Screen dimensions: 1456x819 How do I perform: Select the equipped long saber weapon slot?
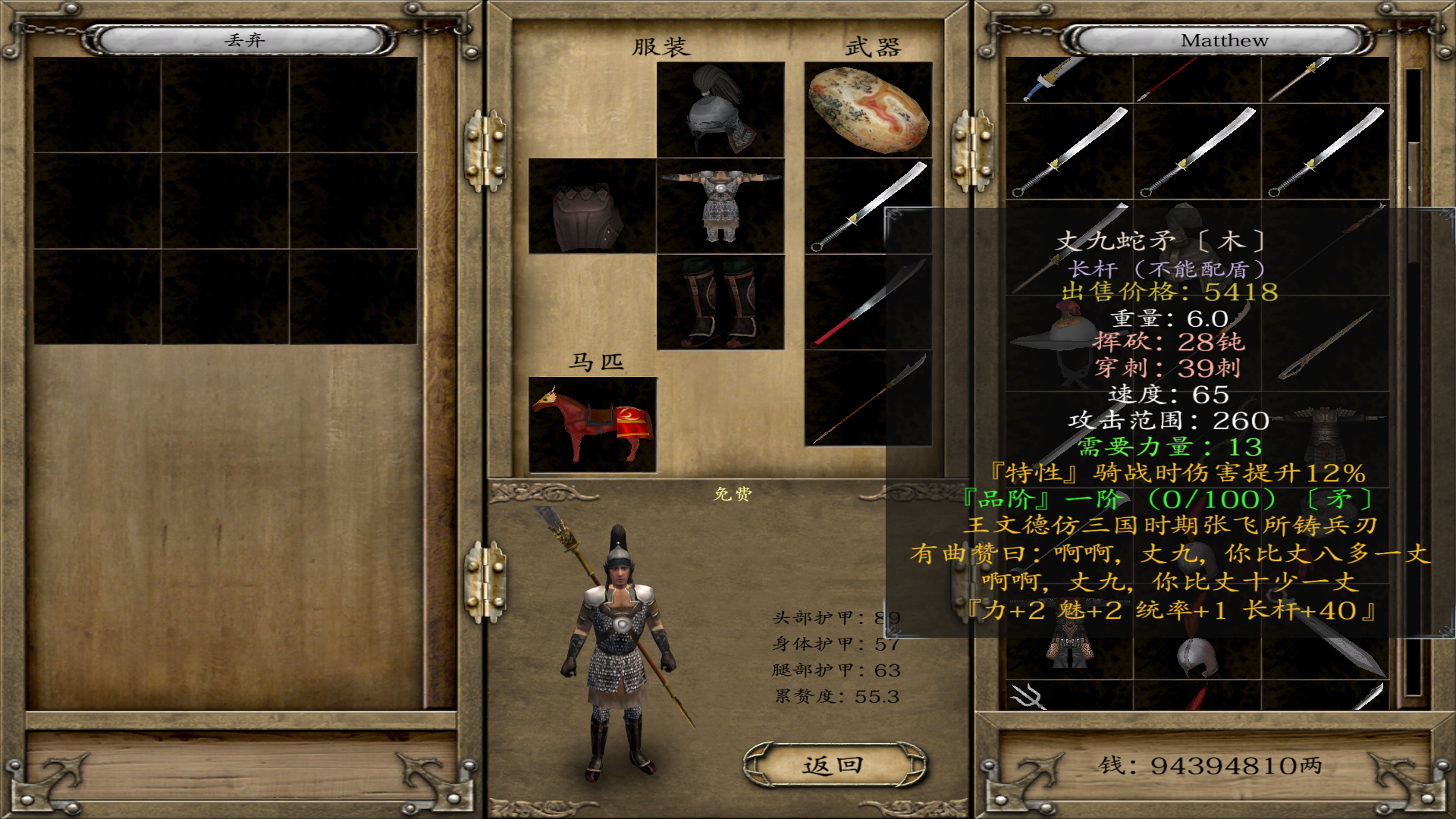click(868, 206)
